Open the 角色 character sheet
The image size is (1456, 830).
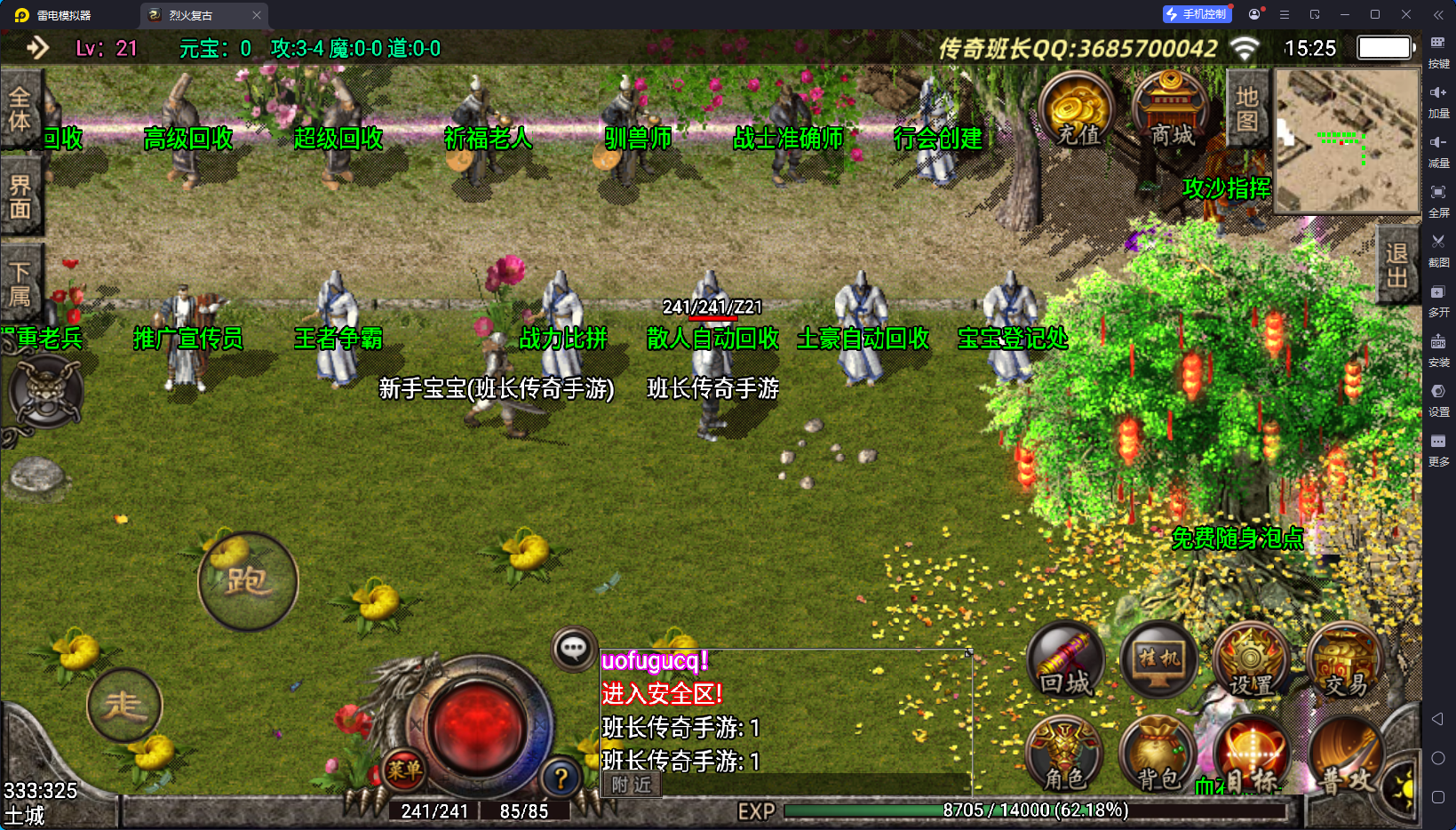(x=1064, y=755)
